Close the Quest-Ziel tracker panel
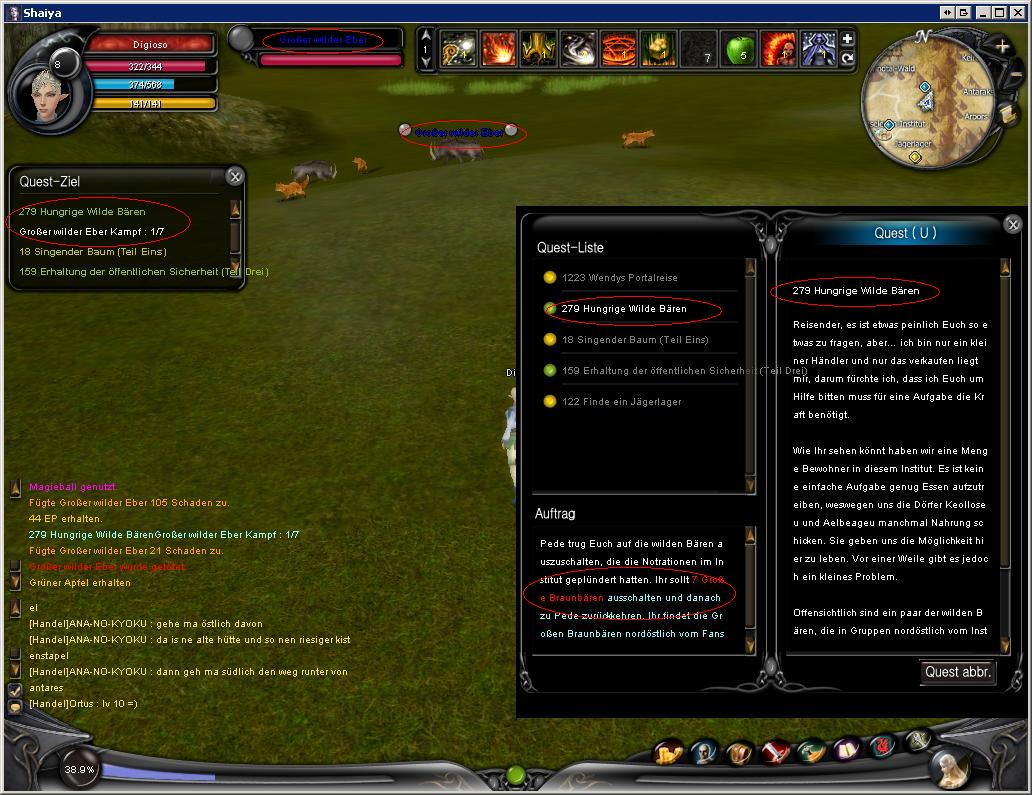The height and width of the screenshot is (795, 1032). [x=234, y=177]
